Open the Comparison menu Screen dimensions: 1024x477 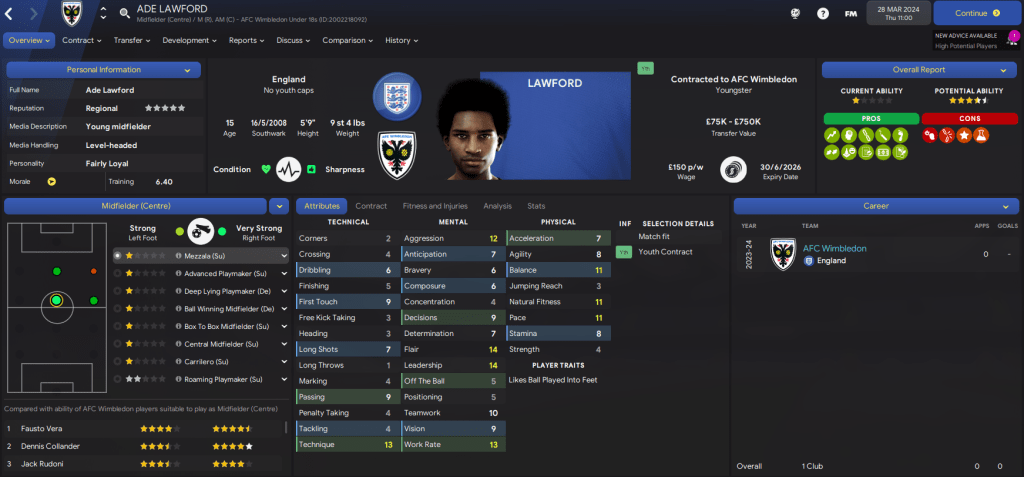(348, 41)
